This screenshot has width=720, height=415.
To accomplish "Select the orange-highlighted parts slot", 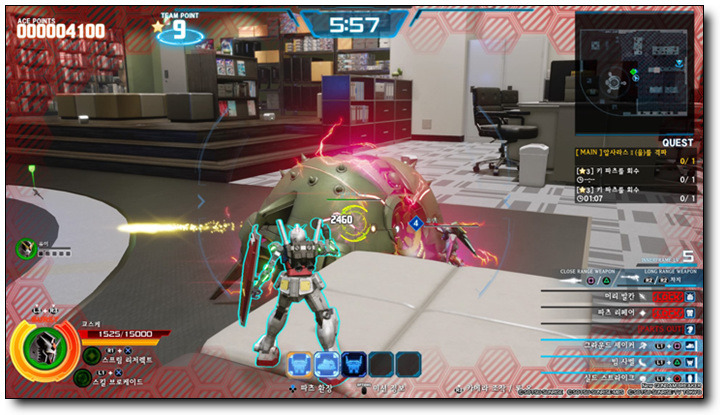I will 298,364.
